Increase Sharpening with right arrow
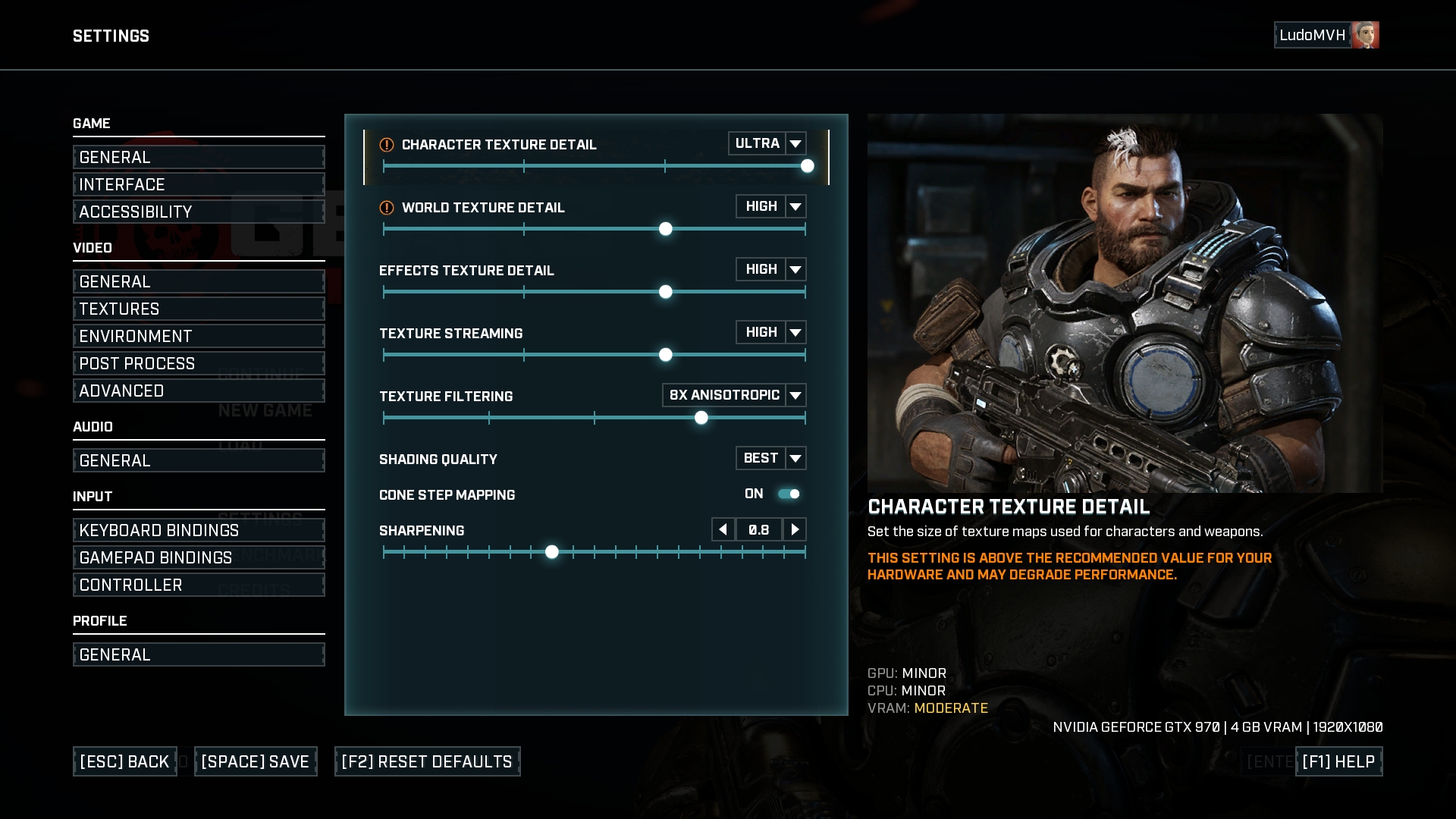 [794, 529]
